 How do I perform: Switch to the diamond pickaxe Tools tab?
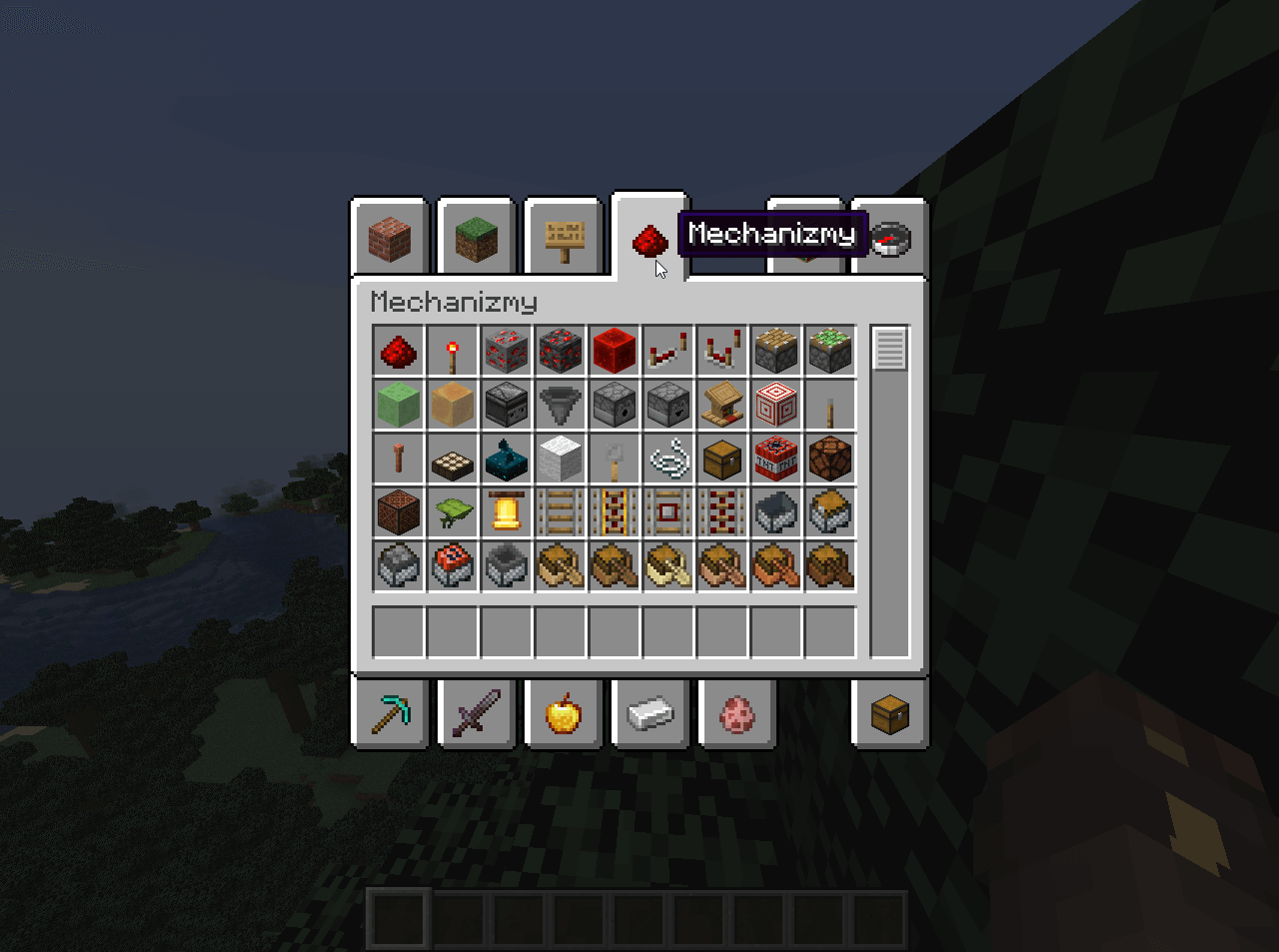pos(390,713)
